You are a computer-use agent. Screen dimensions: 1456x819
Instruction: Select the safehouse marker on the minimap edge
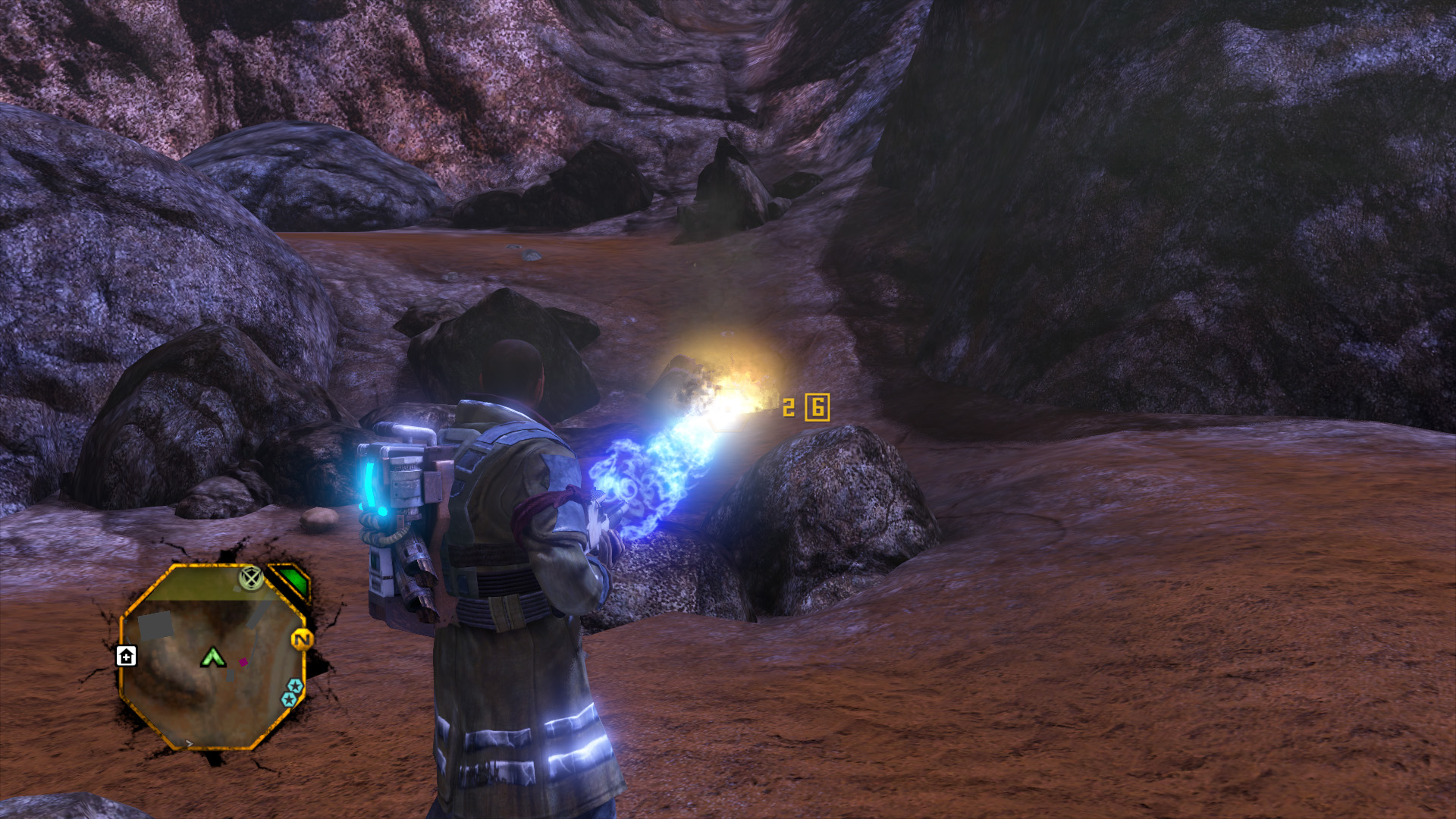tap(126, 656)
